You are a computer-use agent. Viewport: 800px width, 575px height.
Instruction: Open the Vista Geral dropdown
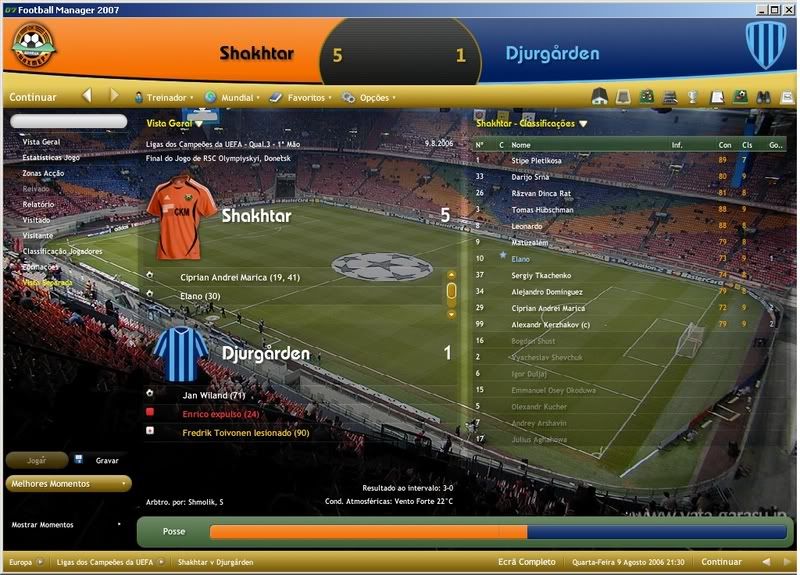coord(175,124)
